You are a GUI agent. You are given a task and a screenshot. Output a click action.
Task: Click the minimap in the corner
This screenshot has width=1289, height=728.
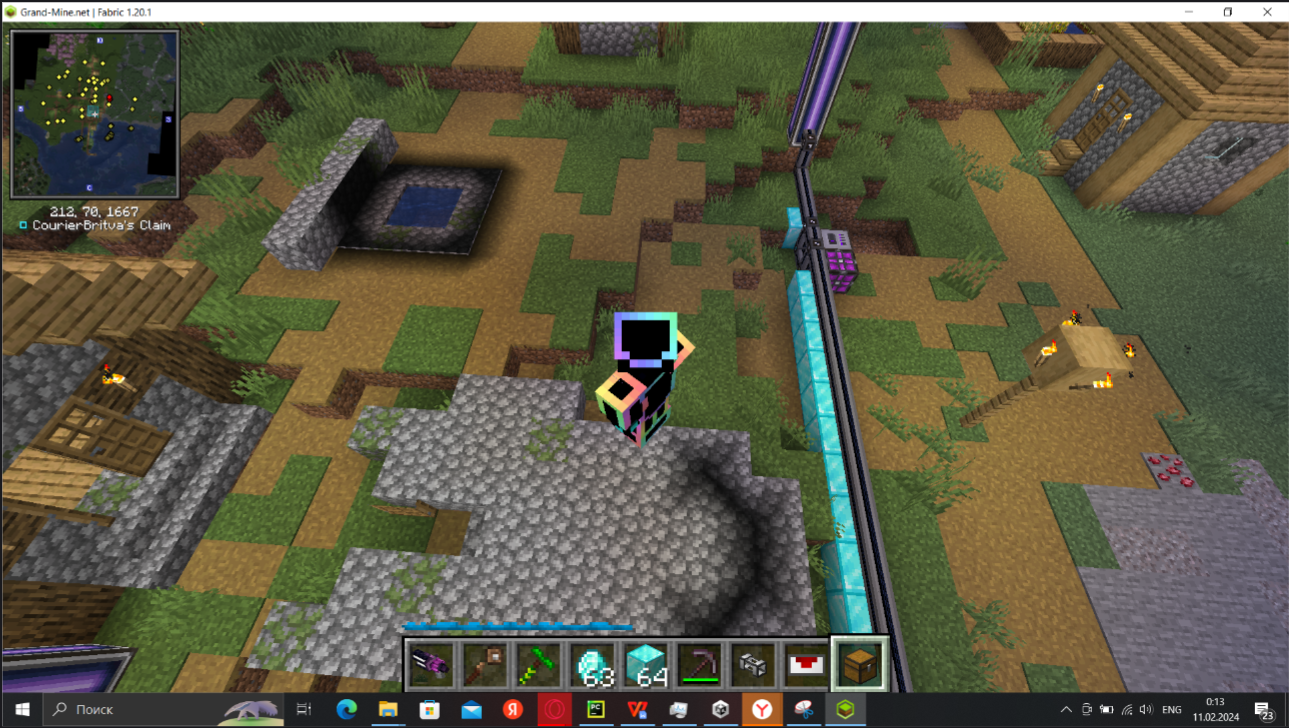click(95, 114)
